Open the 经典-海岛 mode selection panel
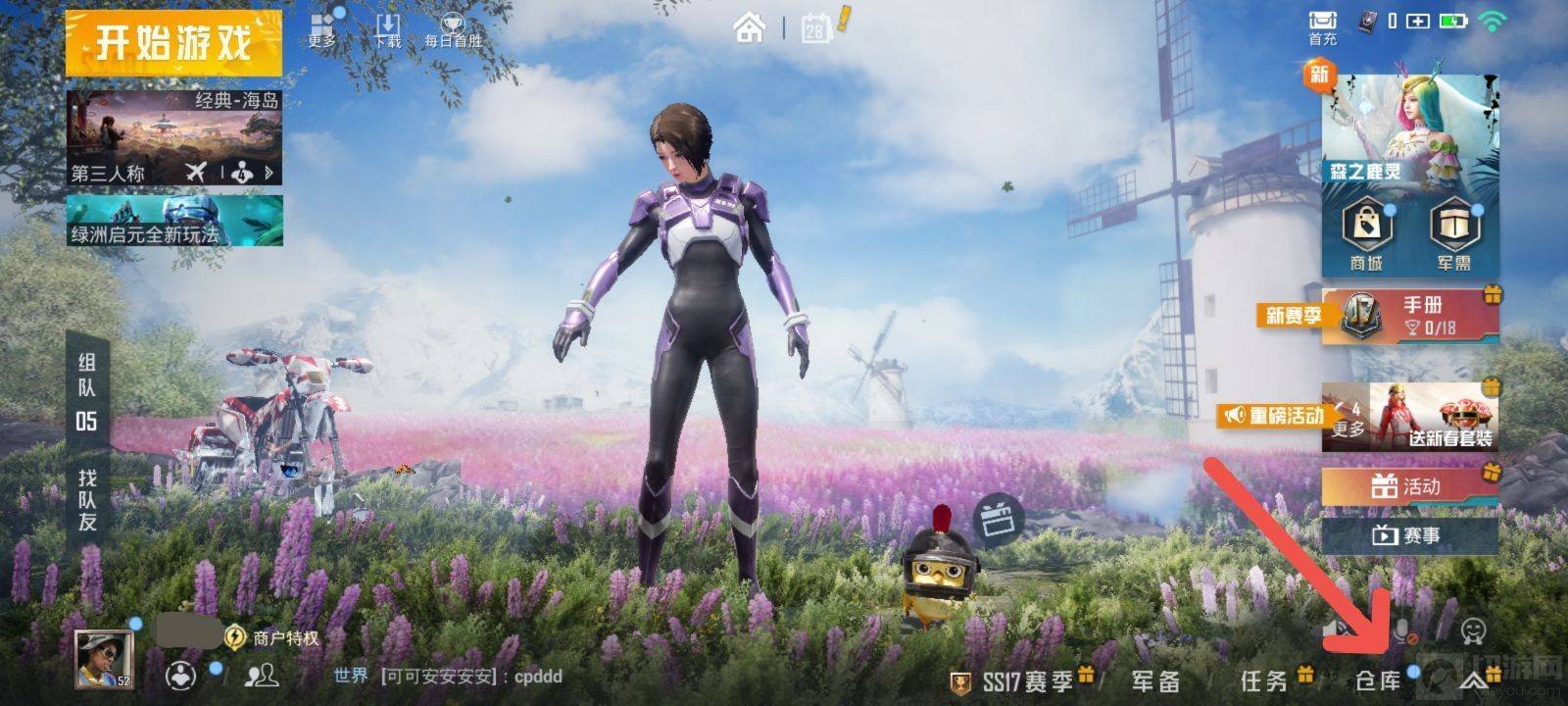 [x=173, y=138]
